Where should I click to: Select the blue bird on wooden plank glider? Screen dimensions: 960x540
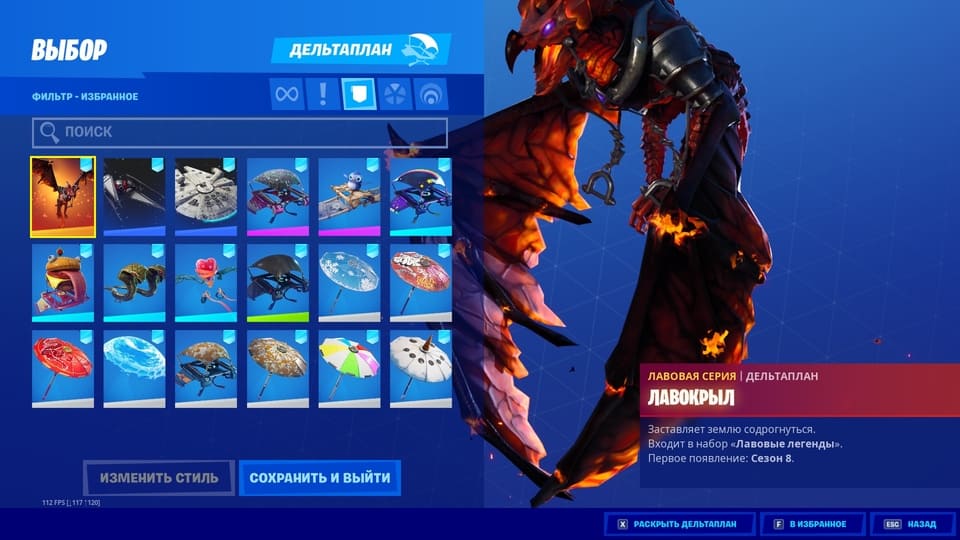pyautogui.click(x=349, y=196)
